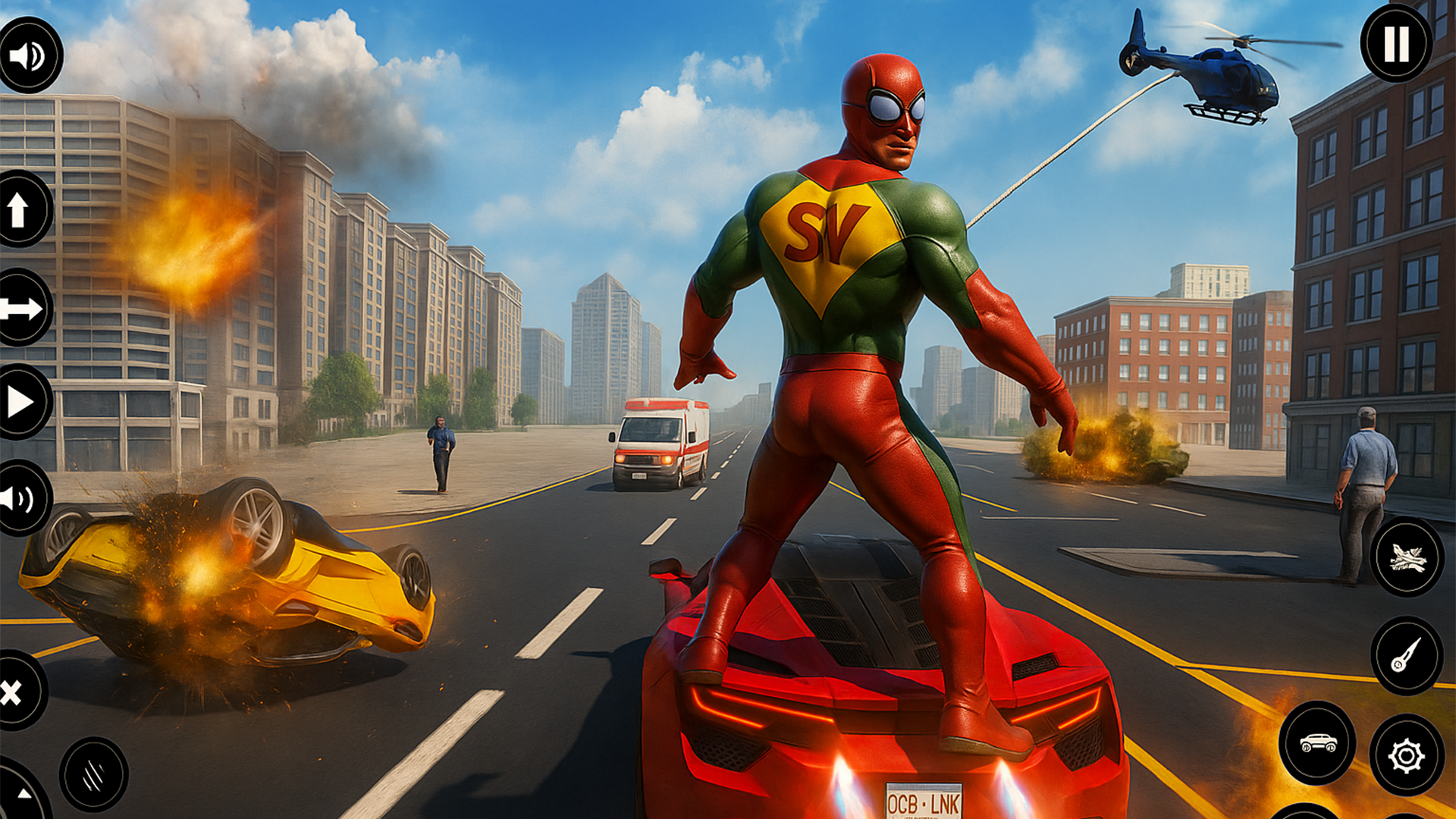Hit the right-pointing play triangle button
Screen dimensions: 1456x819
point(20,402)
